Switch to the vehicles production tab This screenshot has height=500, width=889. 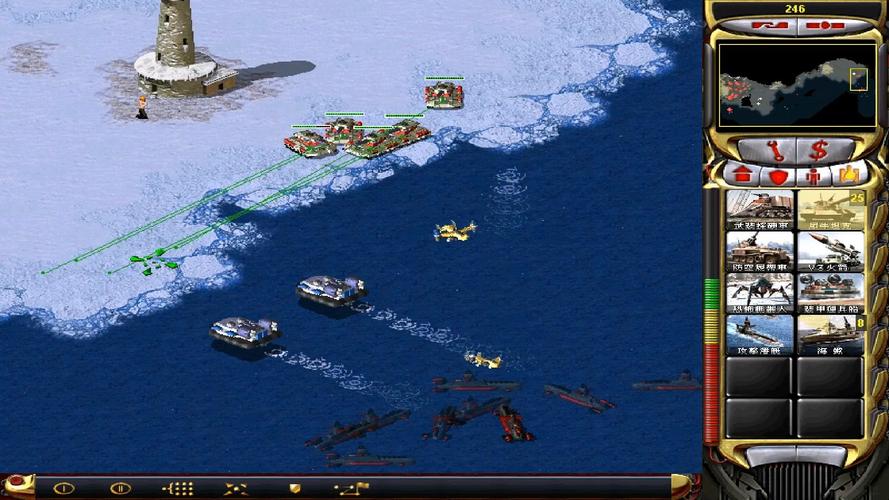coord(848,175)
